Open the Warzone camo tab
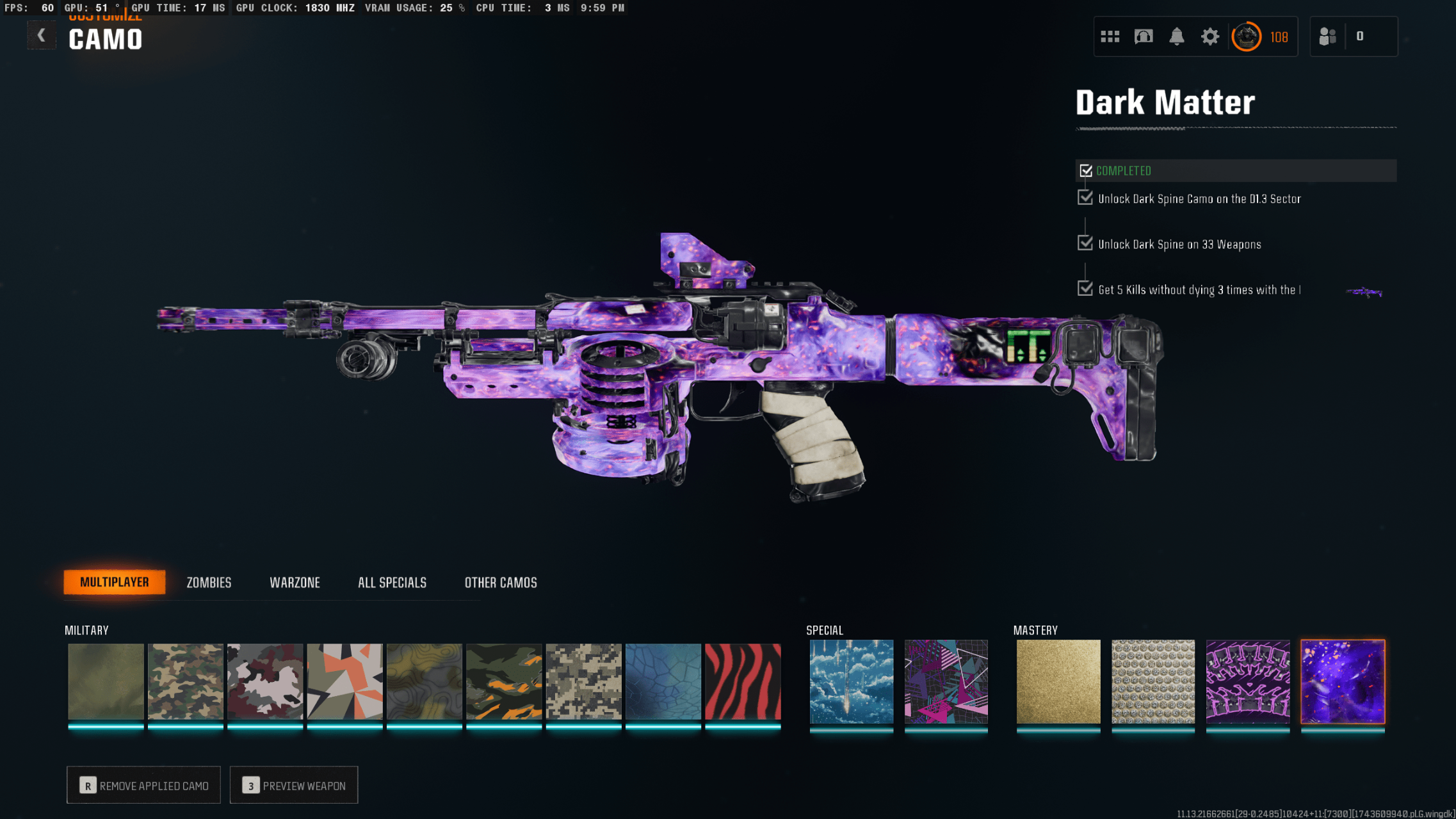The width and height of the screenshot is (1456, 819). pos(295,583)
